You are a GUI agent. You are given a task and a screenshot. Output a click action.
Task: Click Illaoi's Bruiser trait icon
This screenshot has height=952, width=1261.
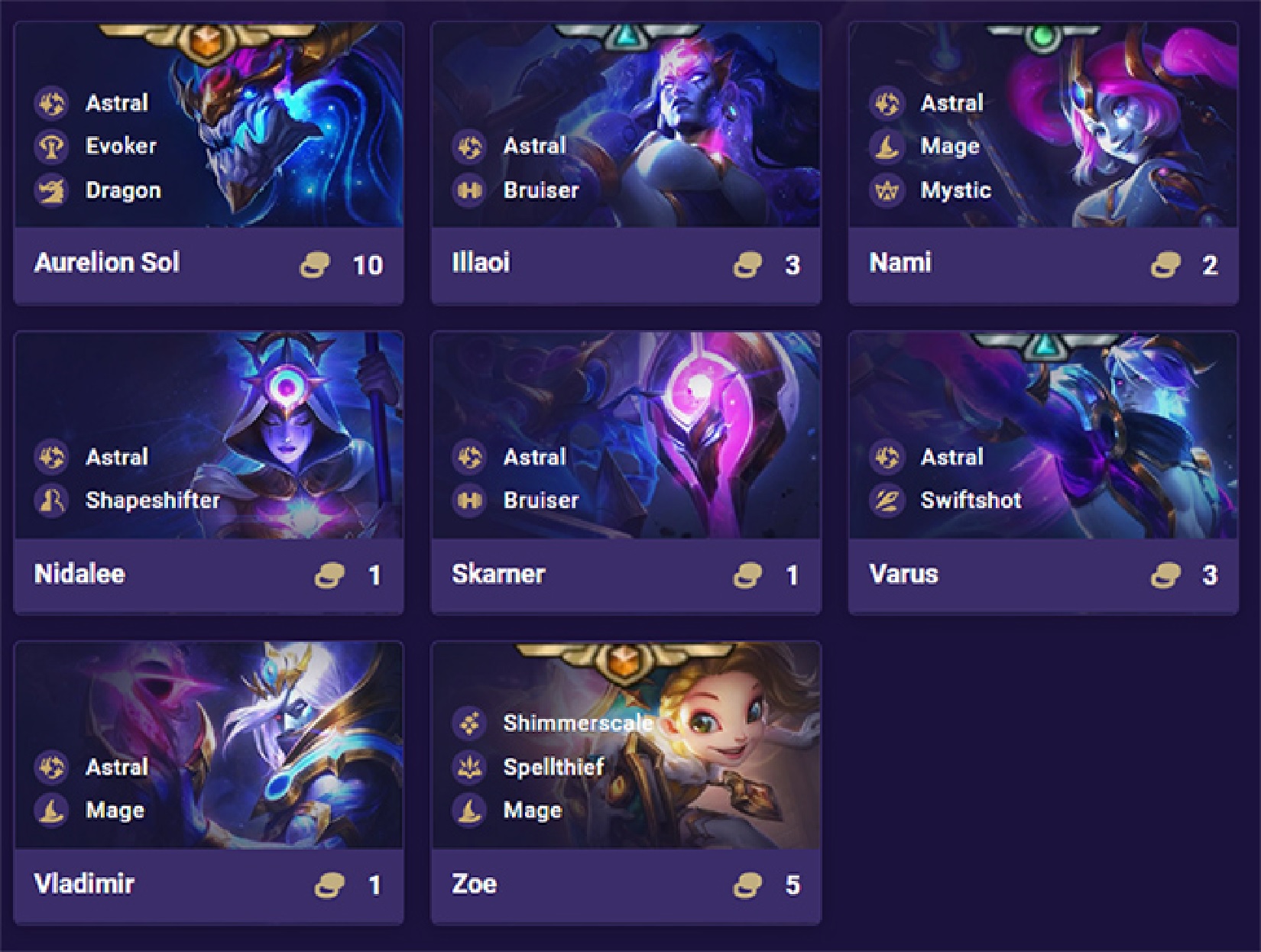click(469, 190)
